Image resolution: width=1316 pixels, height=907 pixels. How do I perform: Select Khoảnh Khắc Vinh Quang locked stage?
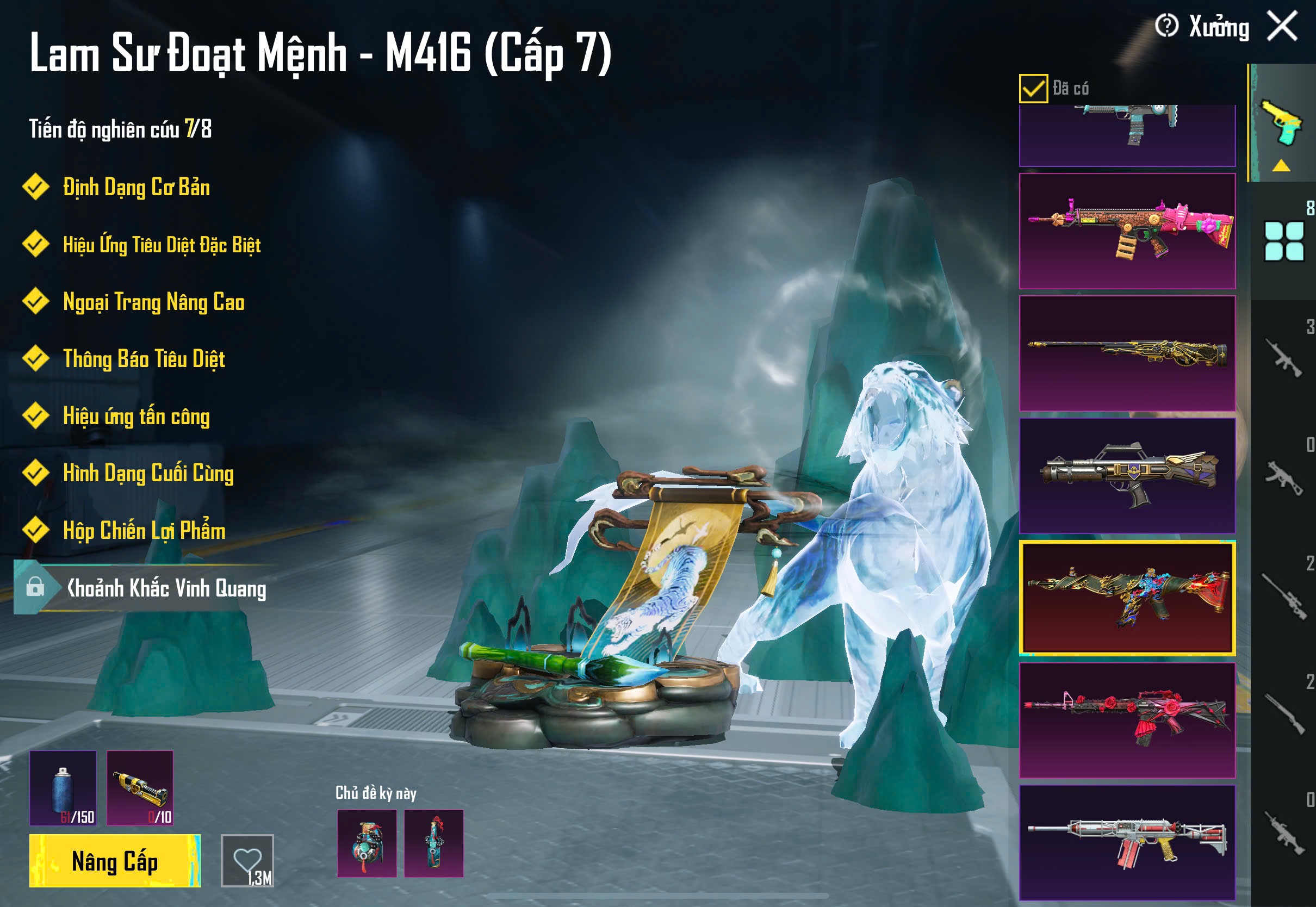tap(165, 588)
